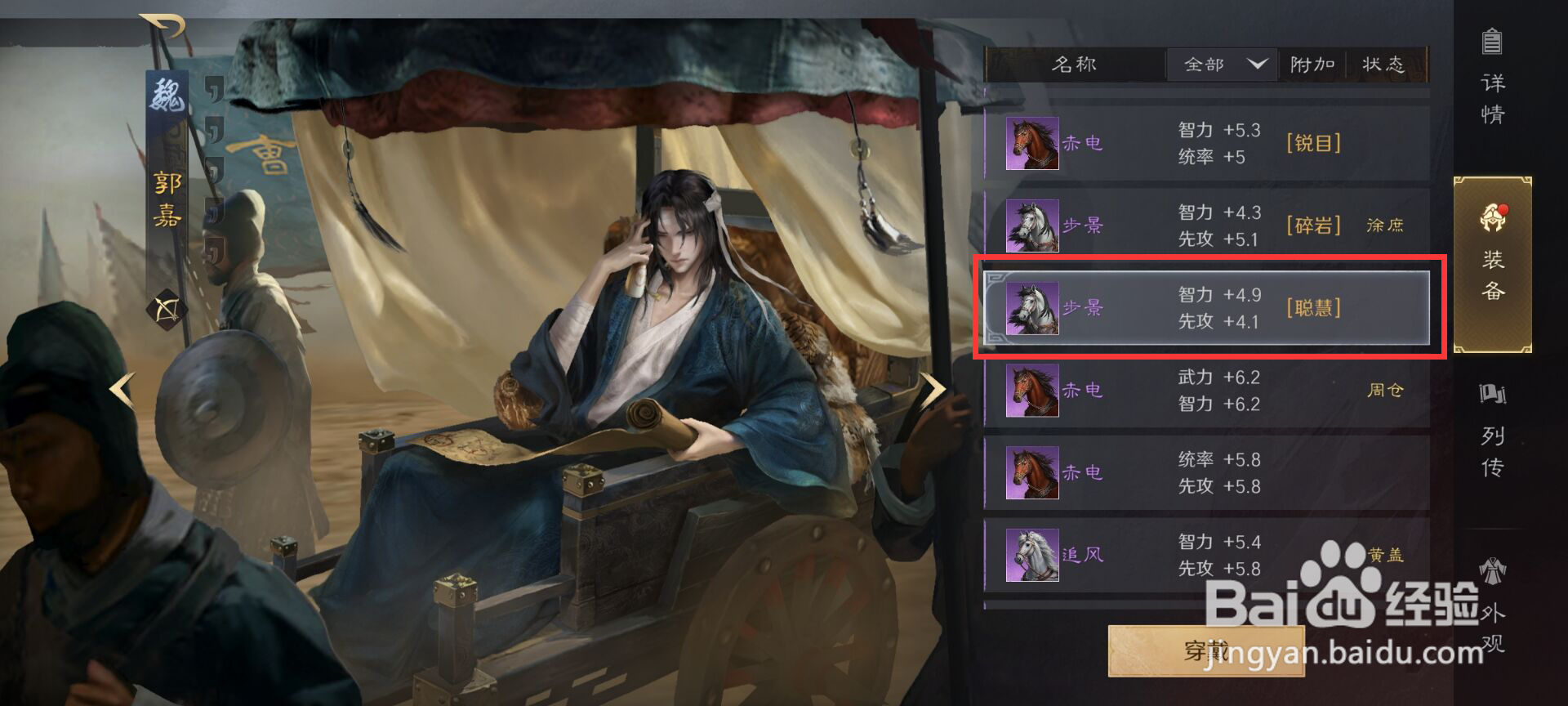
Task: Switch to the 状态 sorting tab
Action: point(1383,65)
